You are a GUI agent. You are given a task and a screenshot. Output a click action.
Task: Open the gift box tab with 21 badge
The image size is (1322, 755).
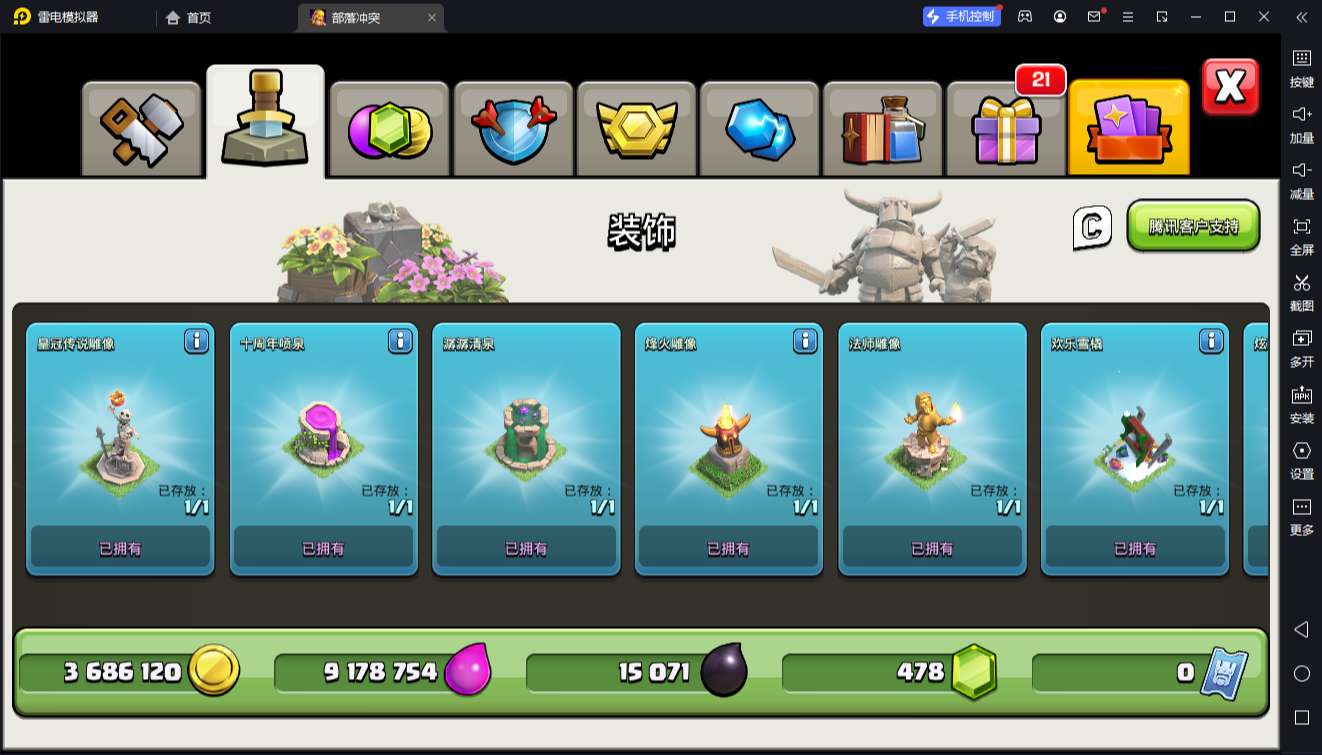tap(1006, 130)
